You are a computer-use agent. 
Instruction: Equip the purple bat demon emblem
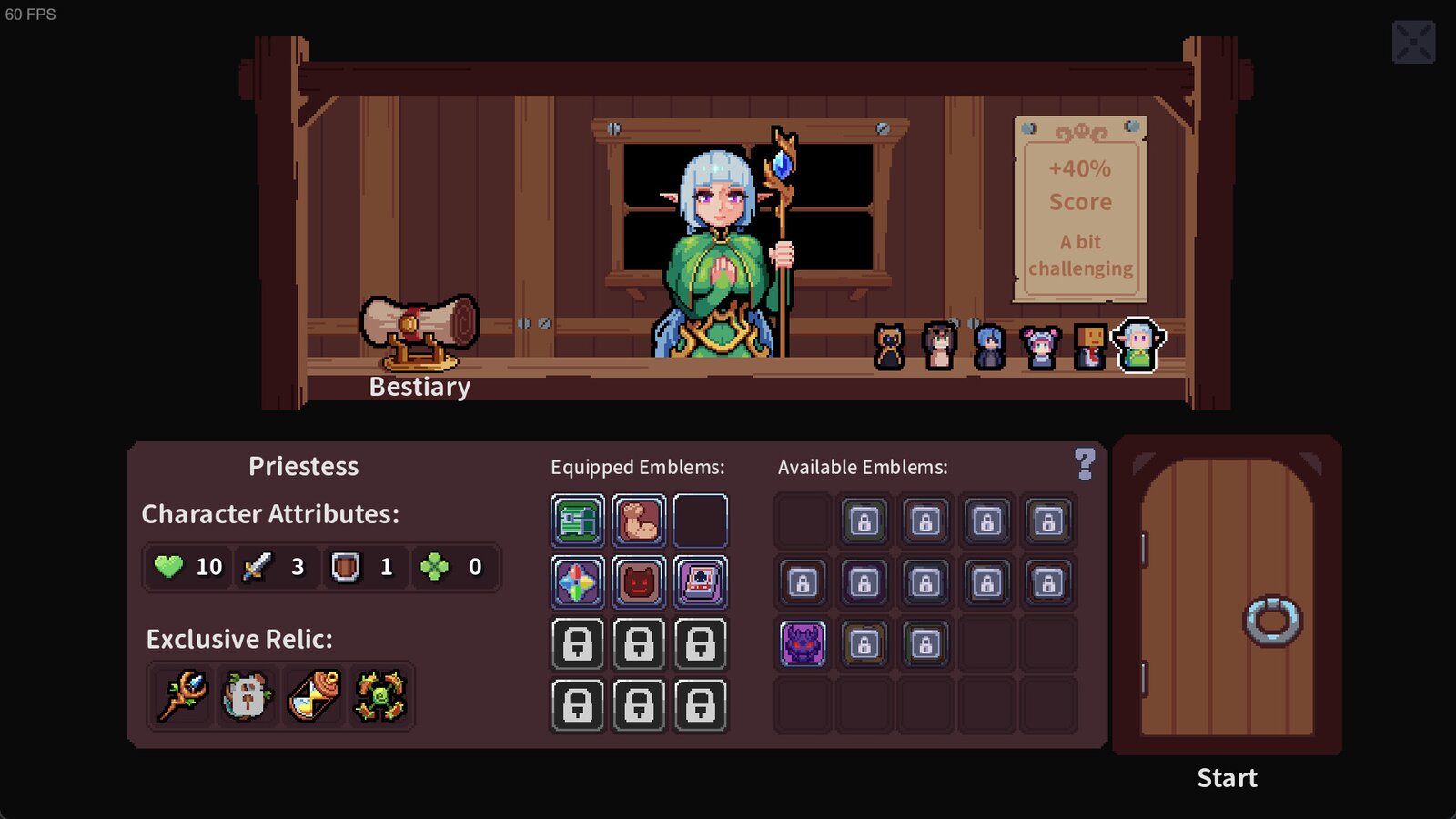tap(802, 643)
